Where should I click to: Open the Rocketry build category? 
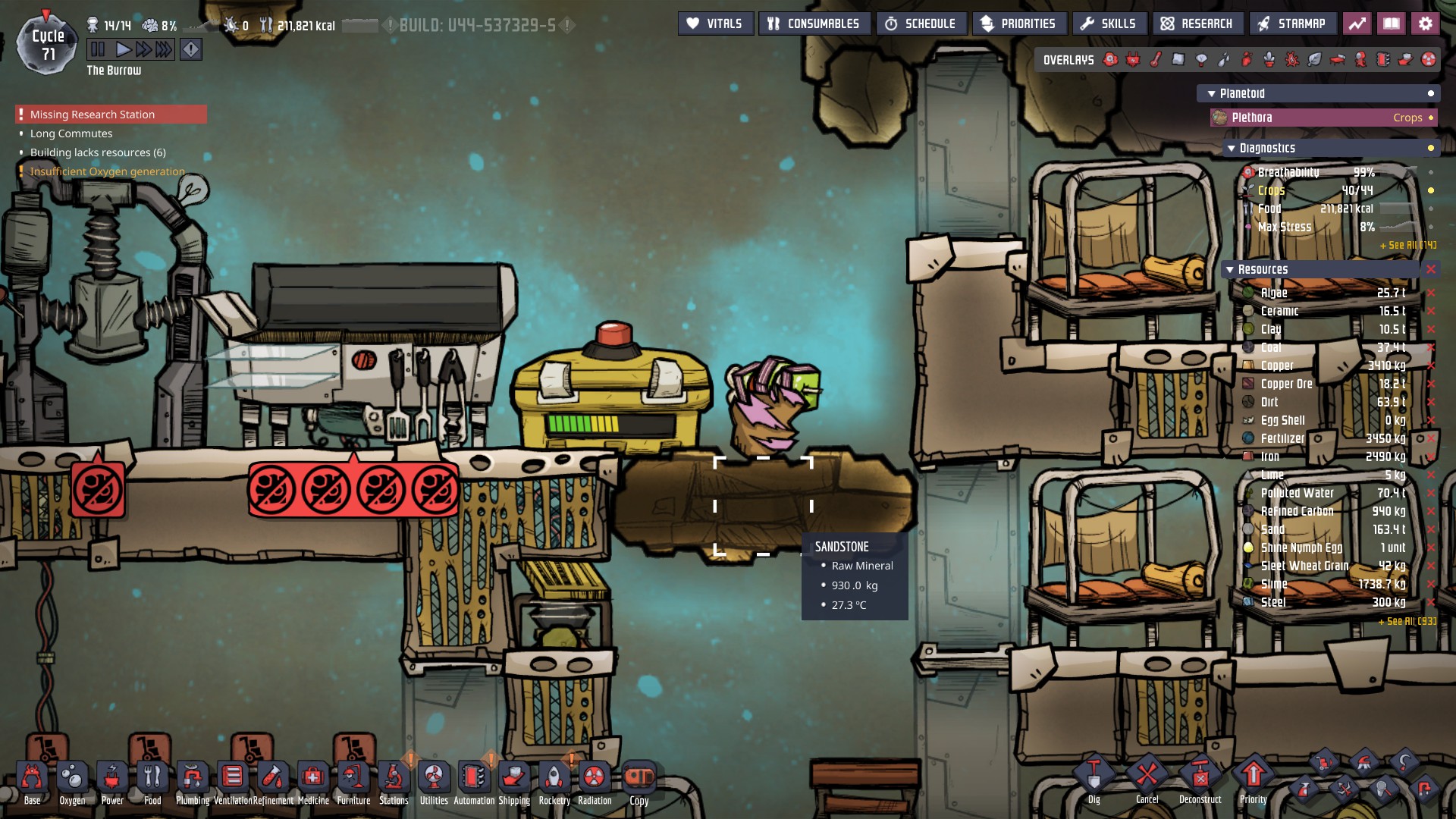pos(554,780)
